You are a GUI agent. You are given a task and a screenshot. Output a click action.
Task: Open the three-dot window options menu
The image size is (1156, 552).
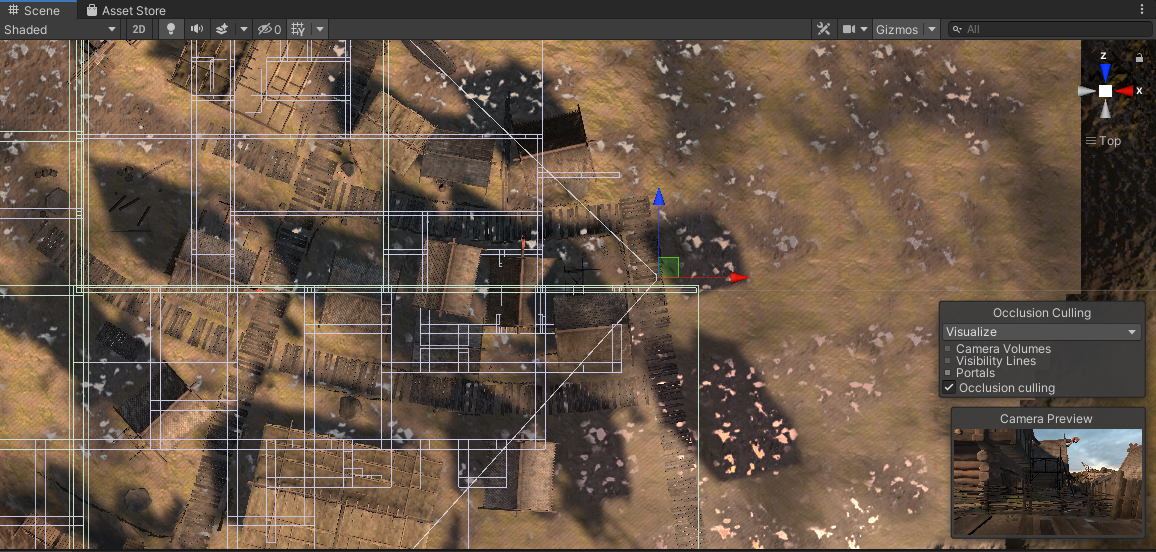[1142, 10]
